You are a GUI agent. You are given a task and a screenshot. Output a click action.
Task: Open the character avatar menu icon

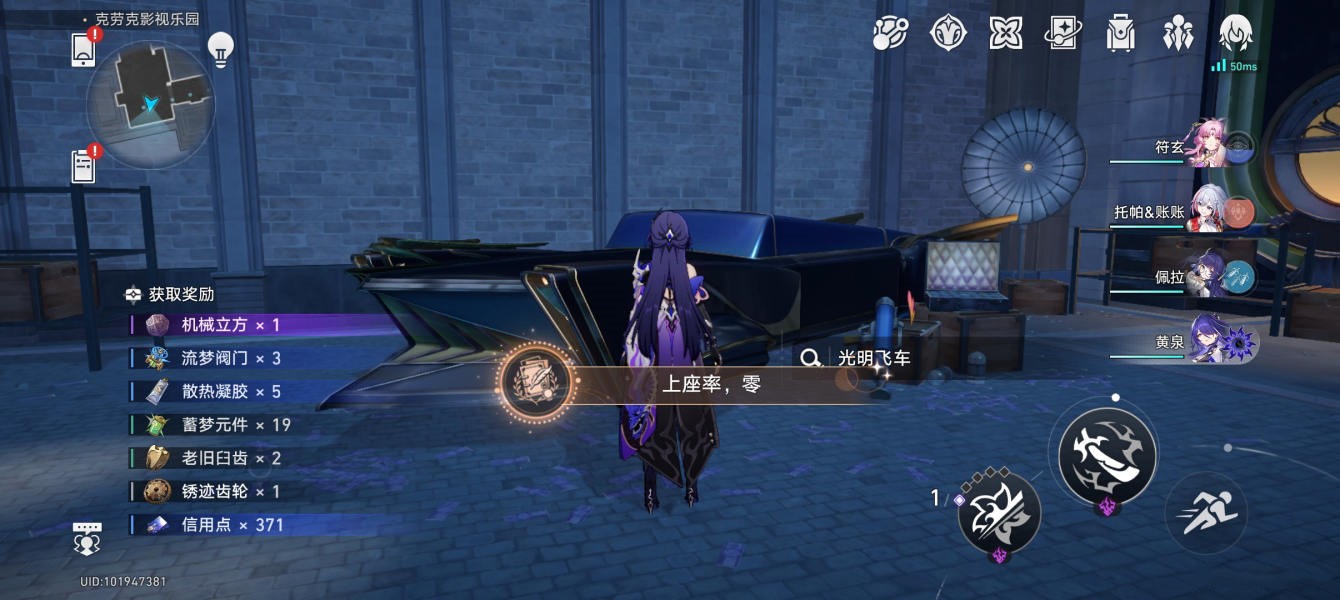click(1236, 33)
